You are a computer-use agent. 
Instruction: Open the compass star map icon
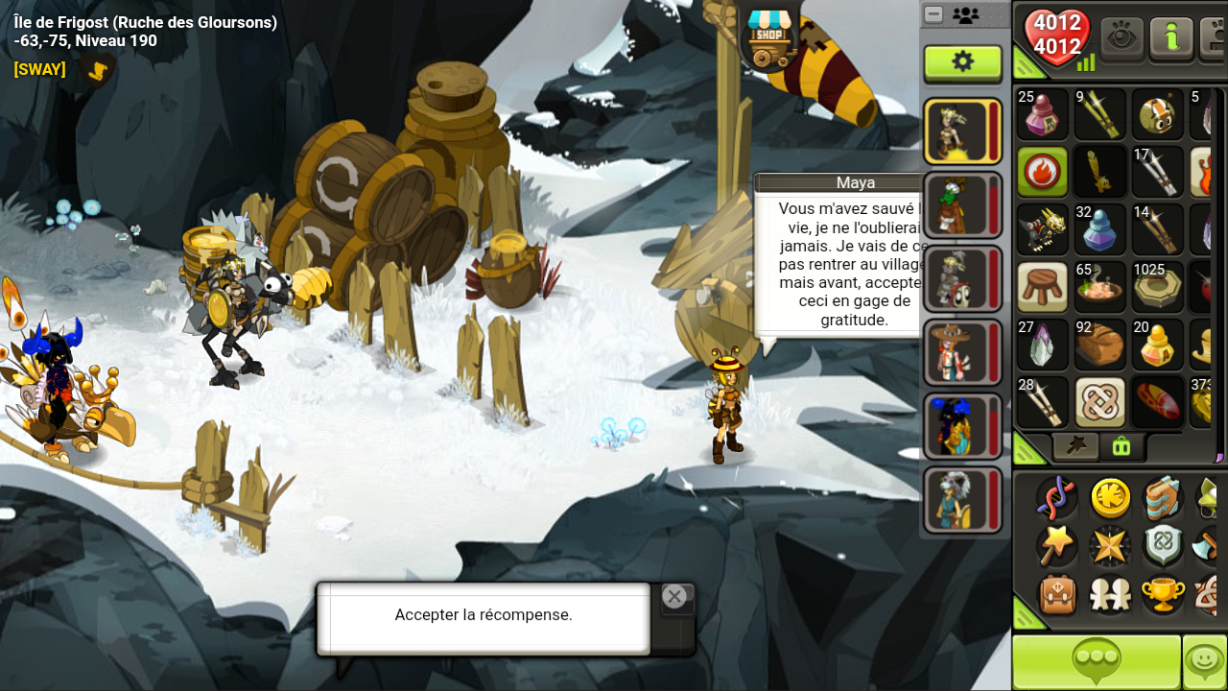(x=1110, y=546)
